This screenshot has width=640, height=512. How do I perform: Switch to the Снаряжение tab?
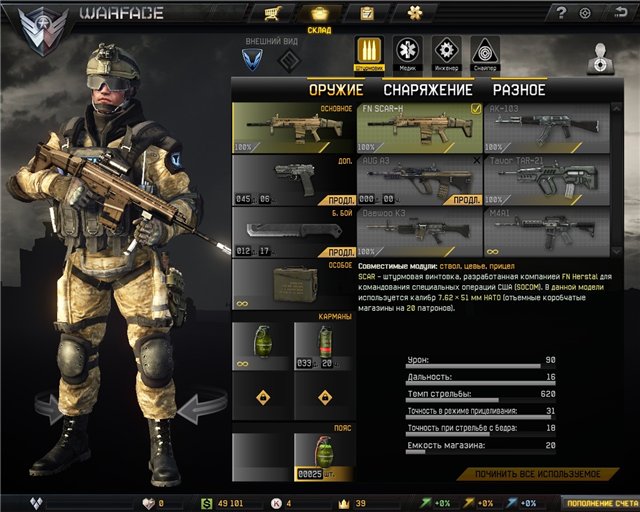427,90
